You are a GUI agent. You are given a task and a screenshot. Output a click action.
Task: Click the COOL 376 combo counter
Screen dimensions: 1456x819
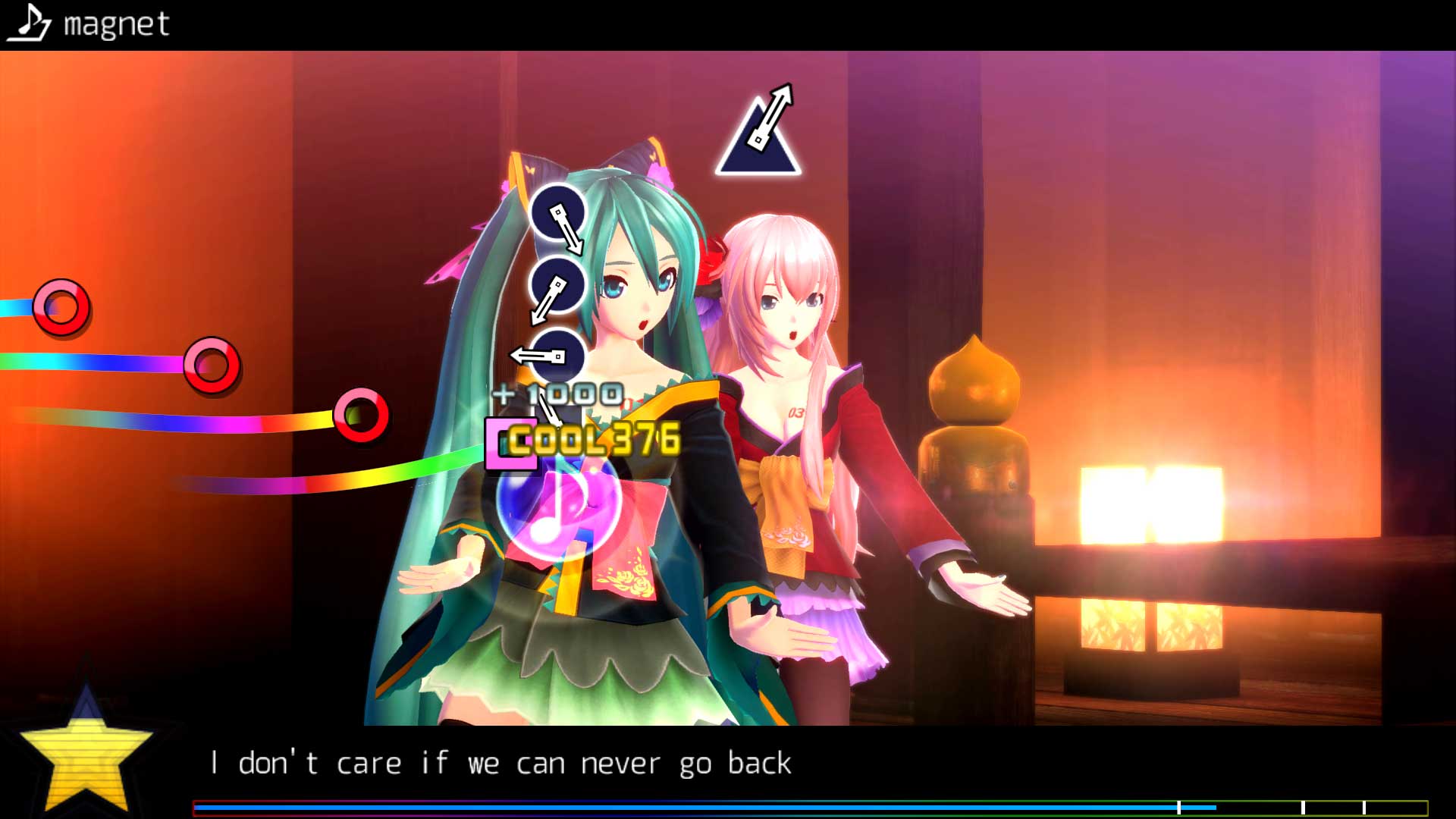tap(595, 438)
